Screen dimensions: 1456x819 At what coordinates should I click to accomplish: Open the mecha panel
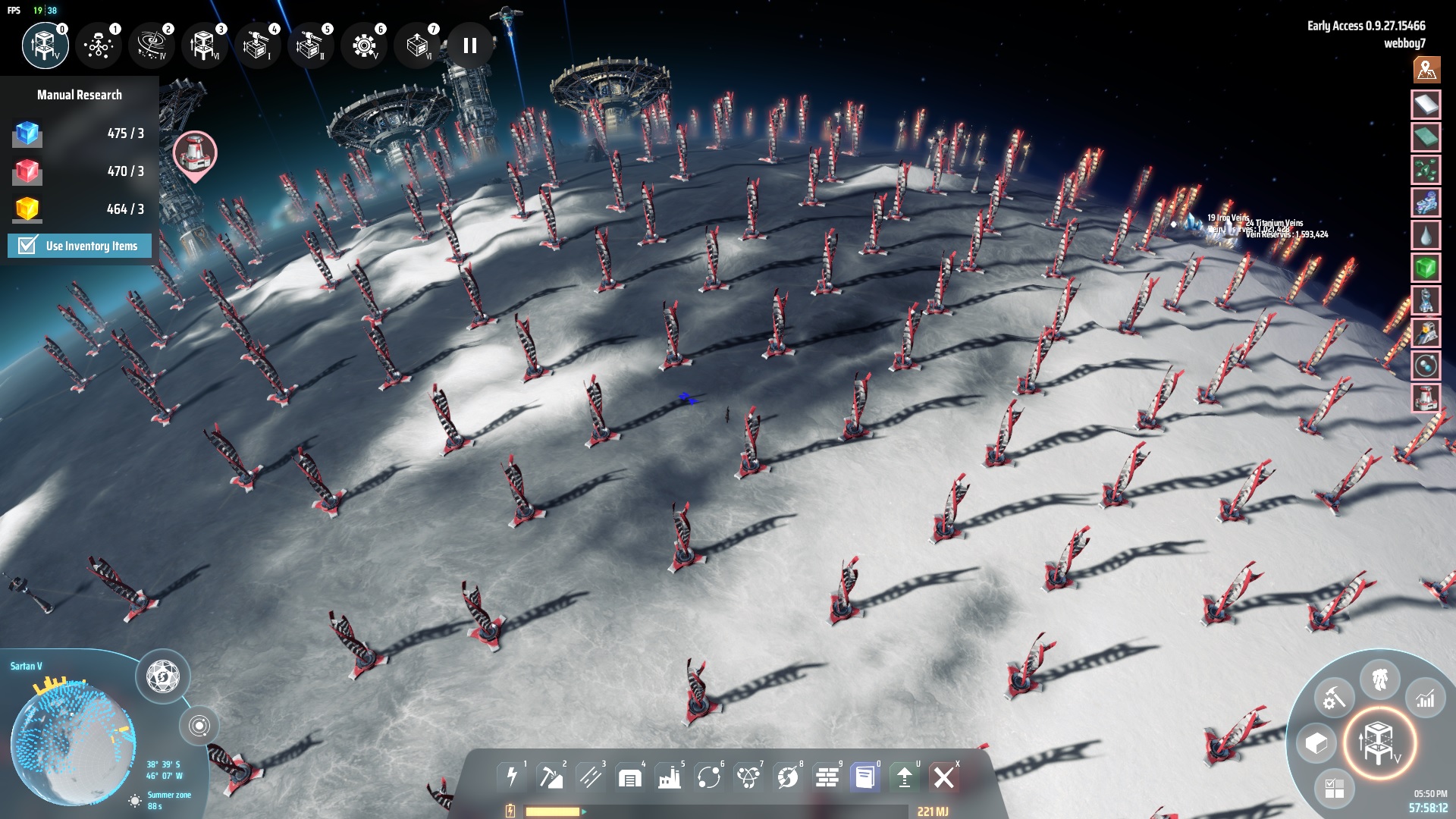[x=1379, y=679]
